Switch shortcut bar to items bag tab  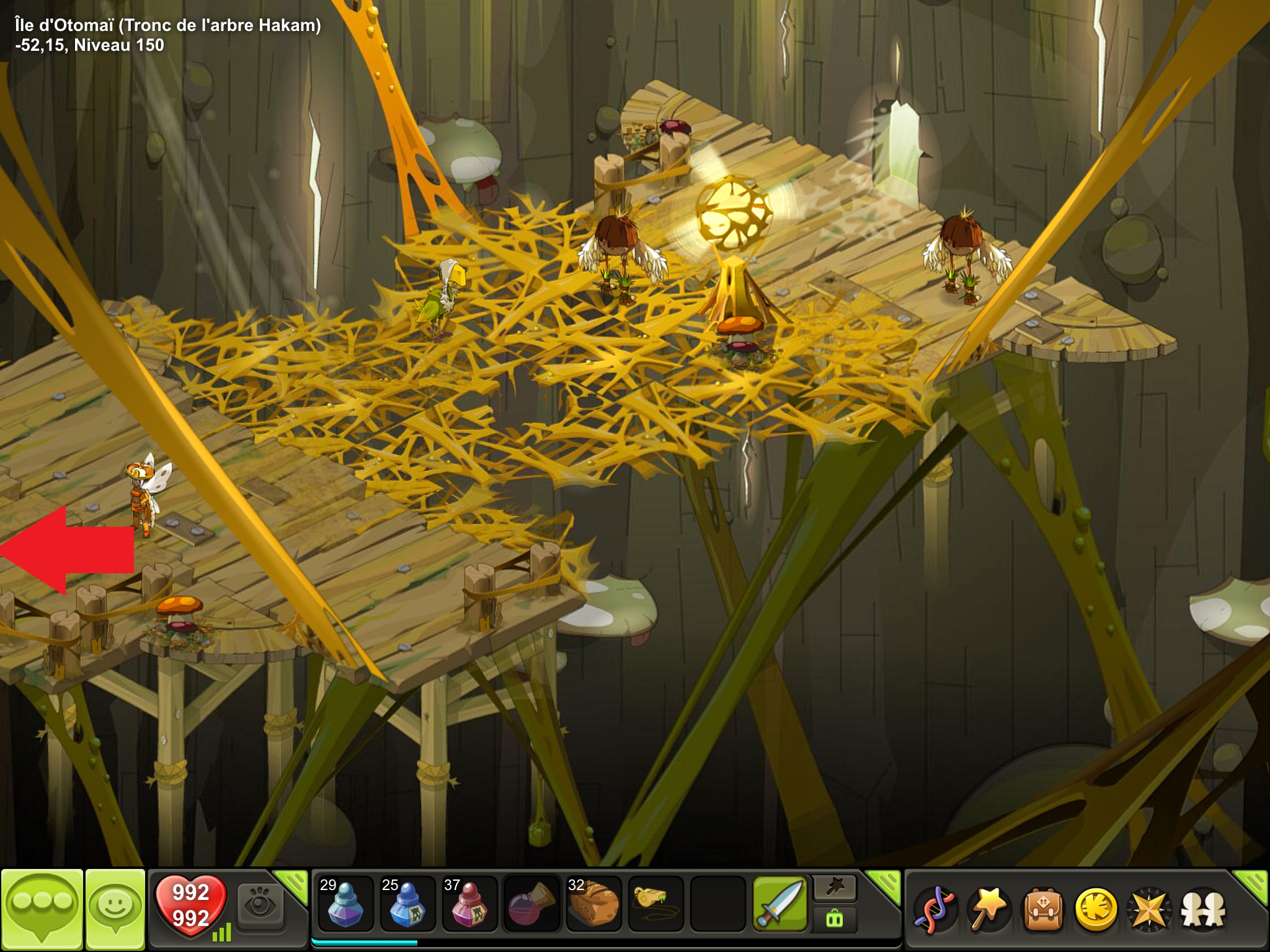point(835,919)
